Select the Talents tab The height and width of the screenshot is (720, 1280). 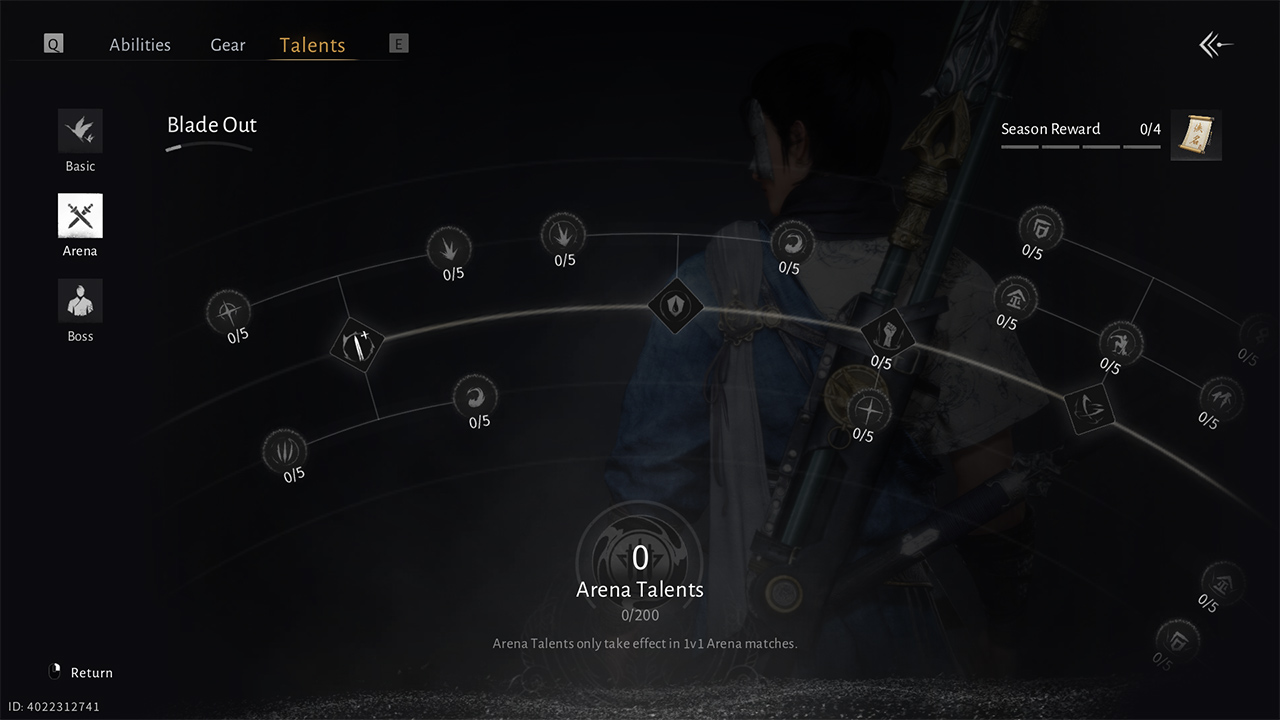[312, 45]
